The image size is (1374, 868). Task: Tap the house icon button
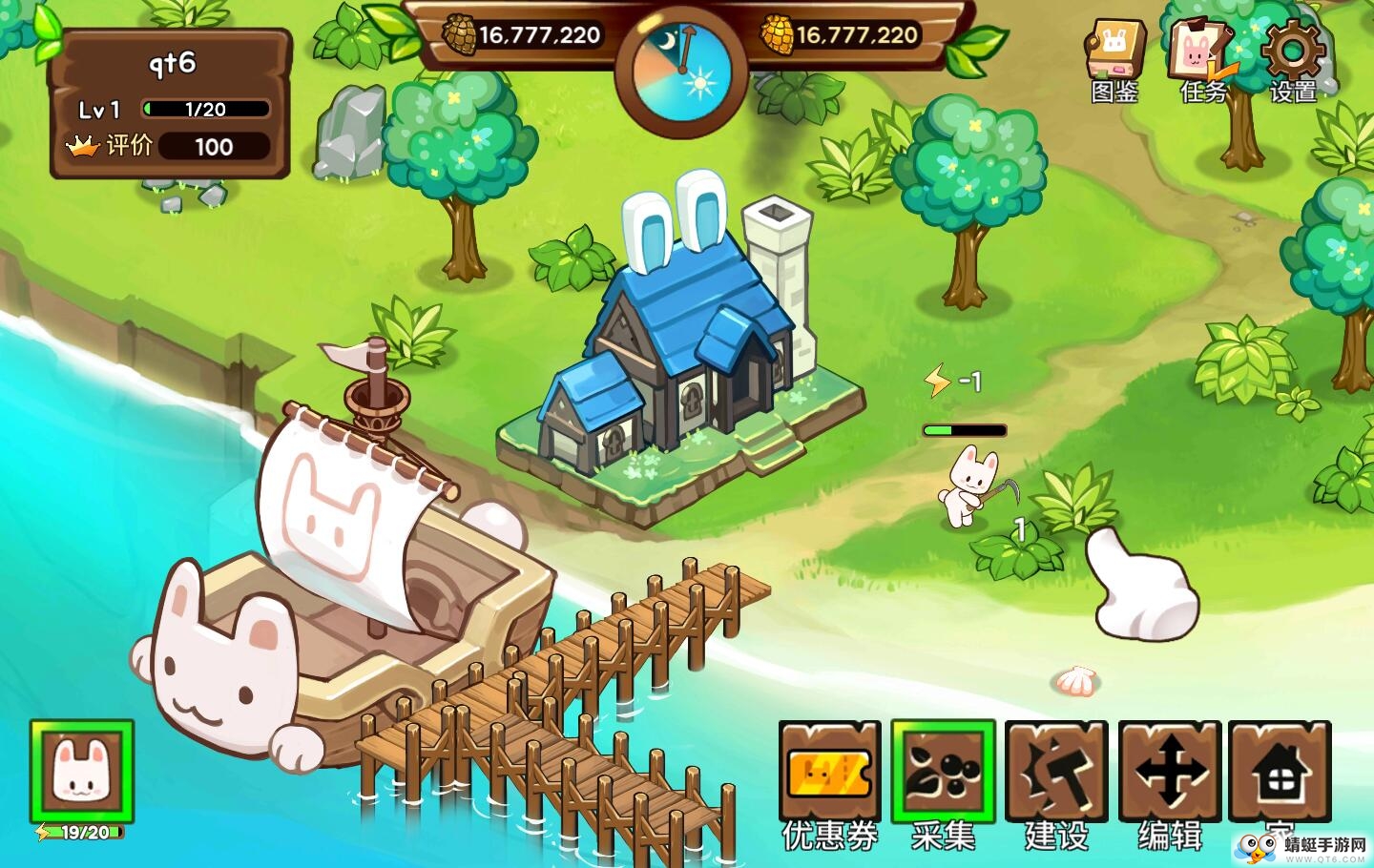click(x=1280, y=772)
